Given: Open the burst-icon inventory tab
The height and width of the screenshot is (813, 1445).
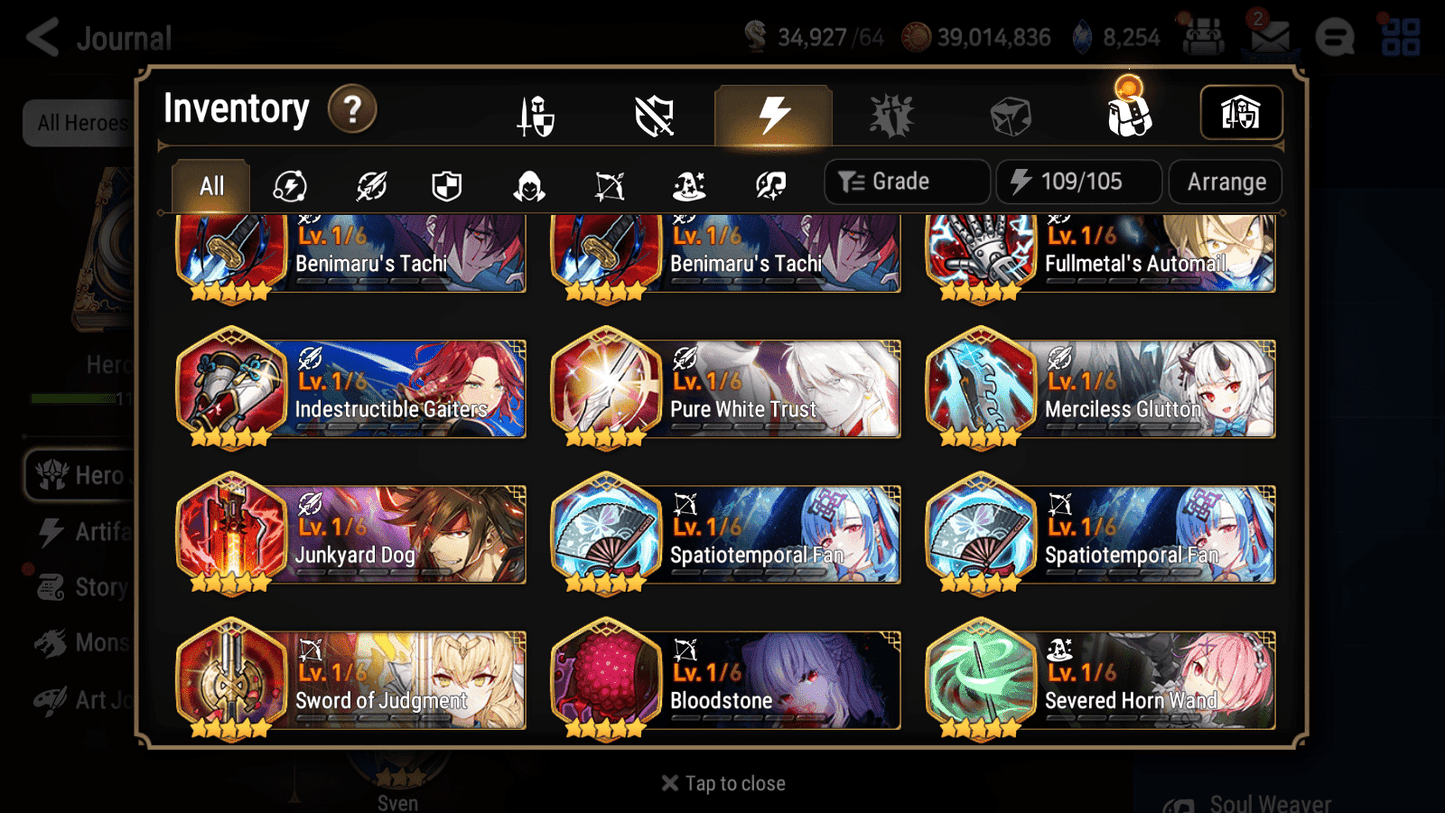Looking at the screenshot, I should coord(893,113).
